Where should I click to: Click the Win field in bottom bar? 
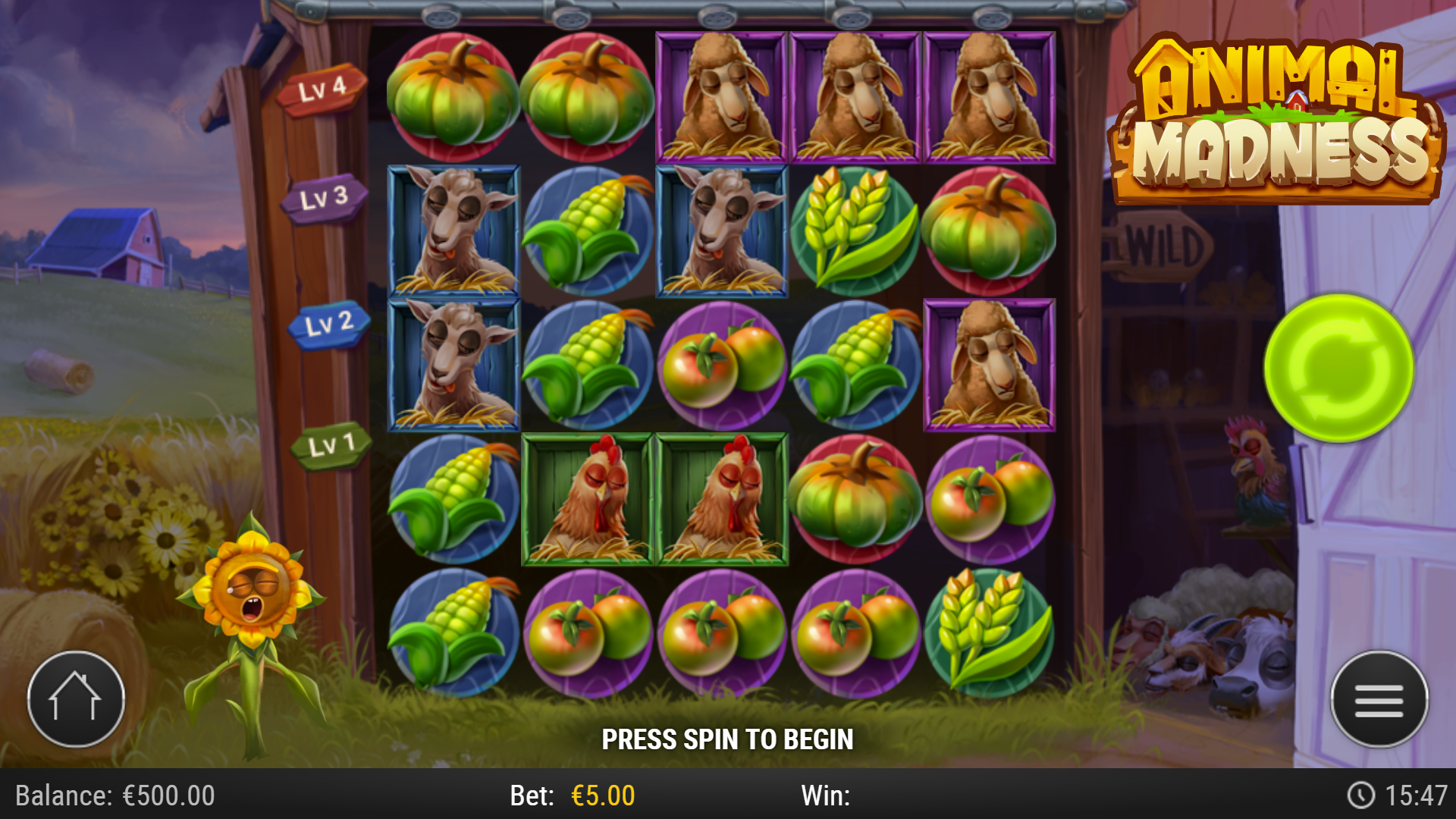click(827, 796)
